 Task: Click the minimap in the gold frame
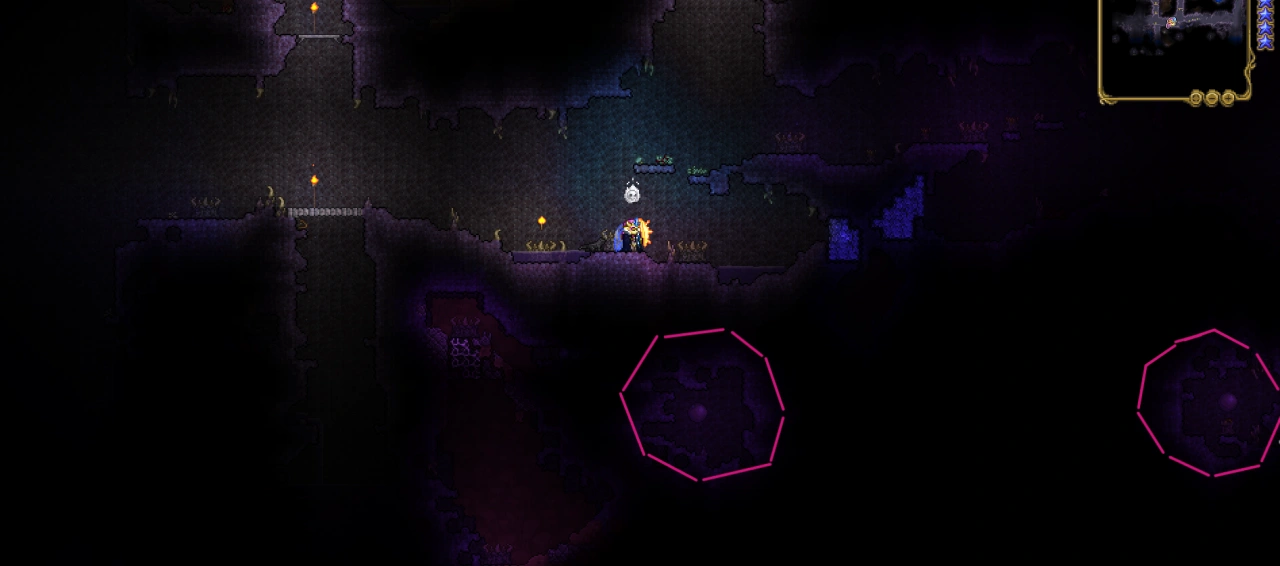point(1173,44)
